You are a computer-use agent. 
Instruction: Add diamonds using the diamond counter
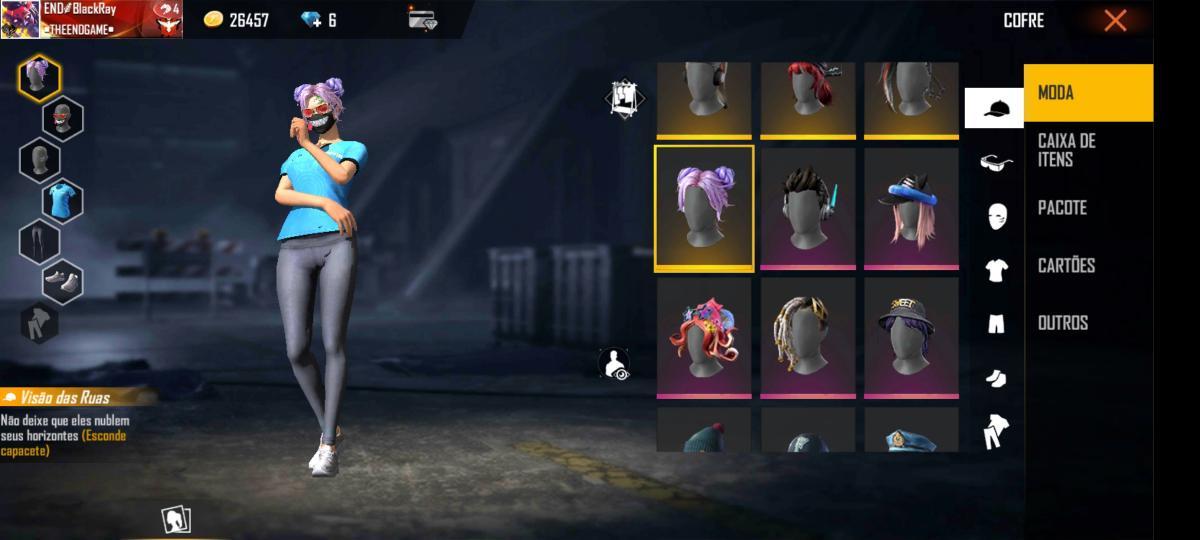pos(319,20)
